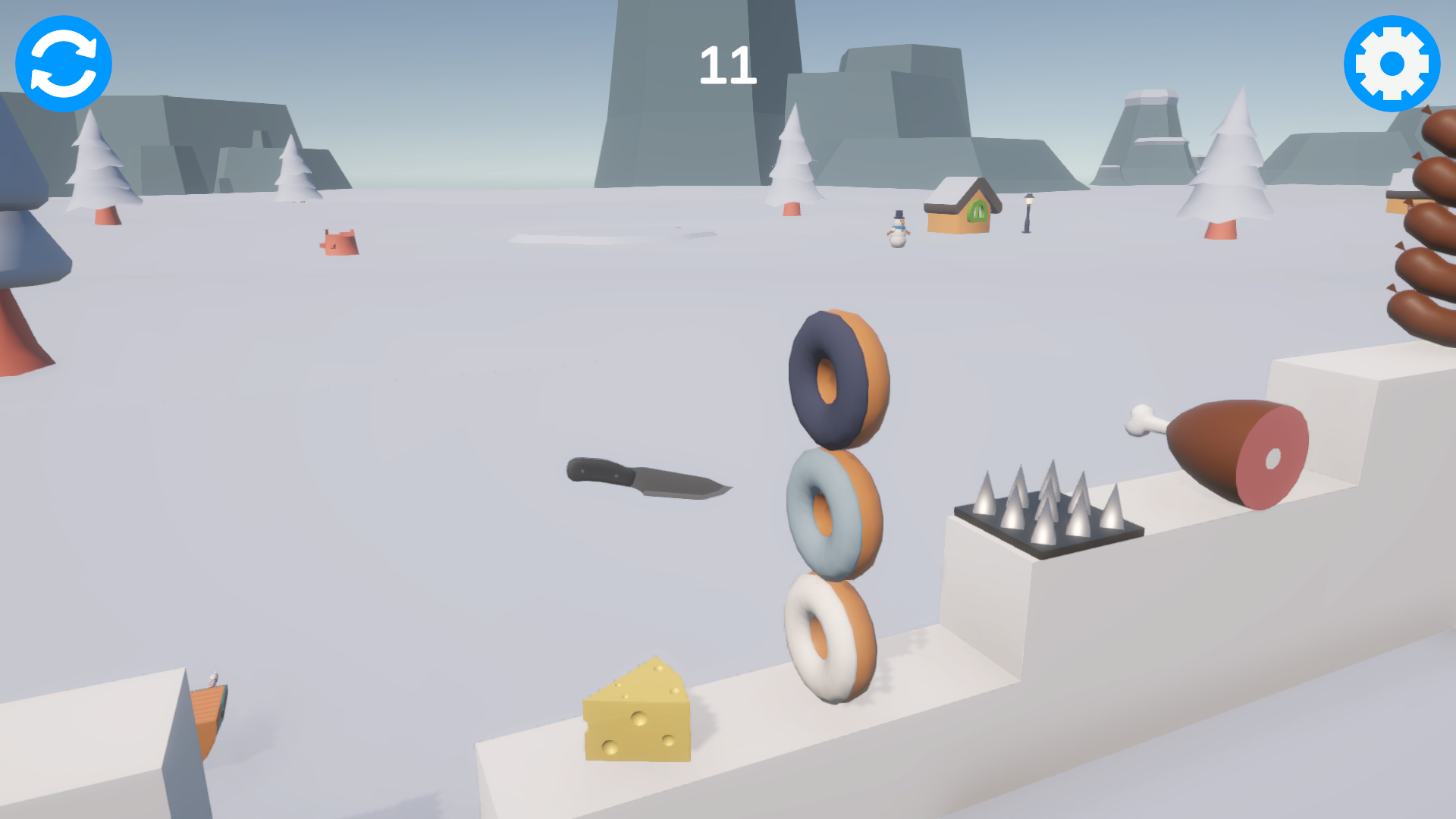Click the score counter showing 11
The width and height of the screenshot is (1456, 819).
point(730,64)
